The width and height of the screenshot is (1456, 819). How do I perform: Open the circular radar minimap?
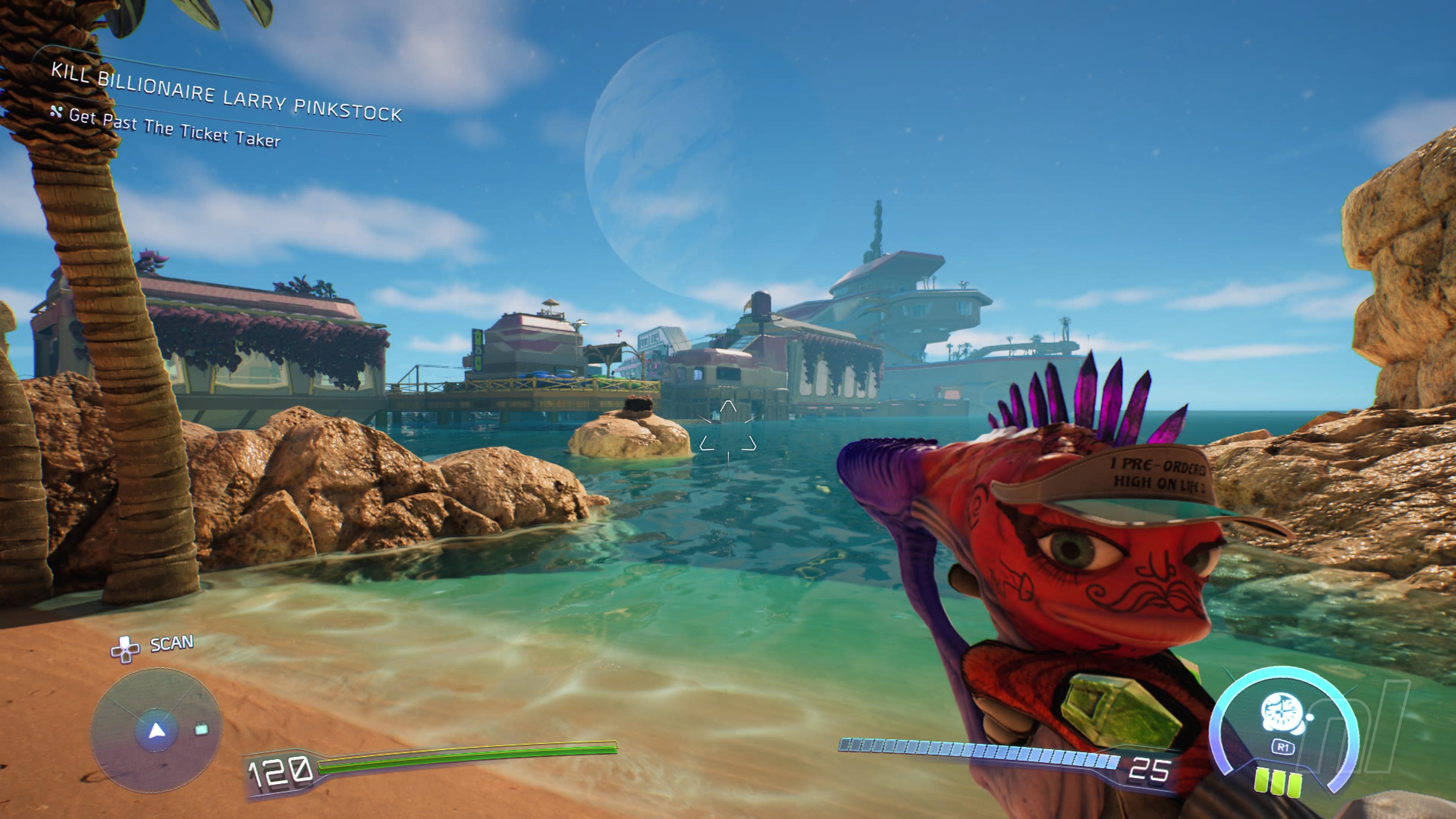click(156, 730)
